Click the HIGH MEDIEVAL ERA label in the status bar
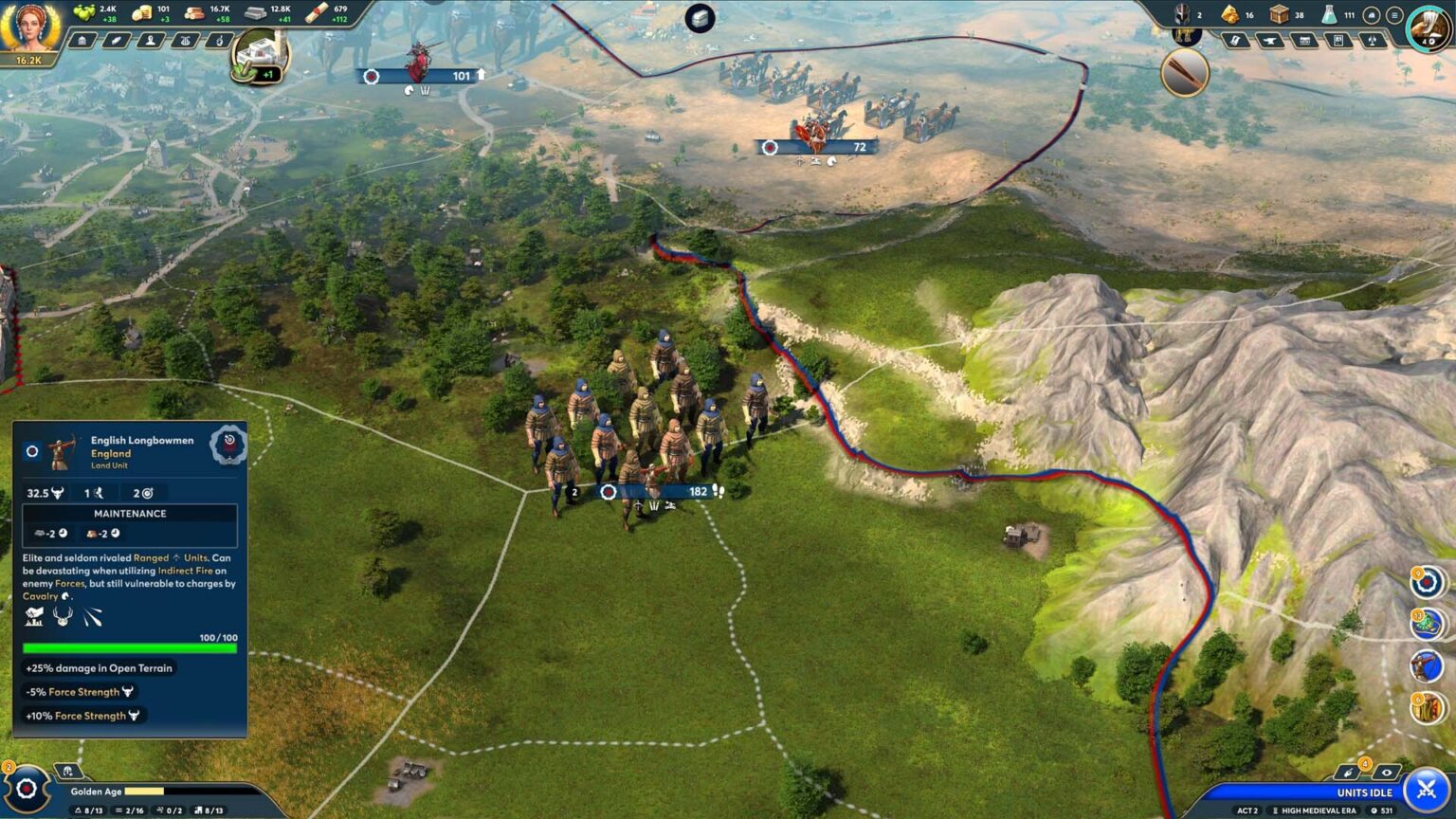 coord(1320,810)
